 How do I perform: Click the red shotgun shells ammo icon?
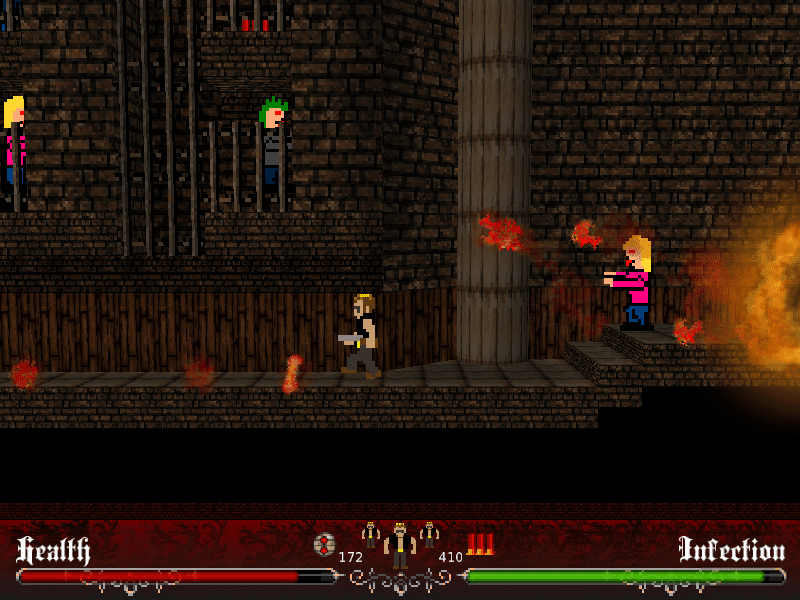[x=480, y=544]
